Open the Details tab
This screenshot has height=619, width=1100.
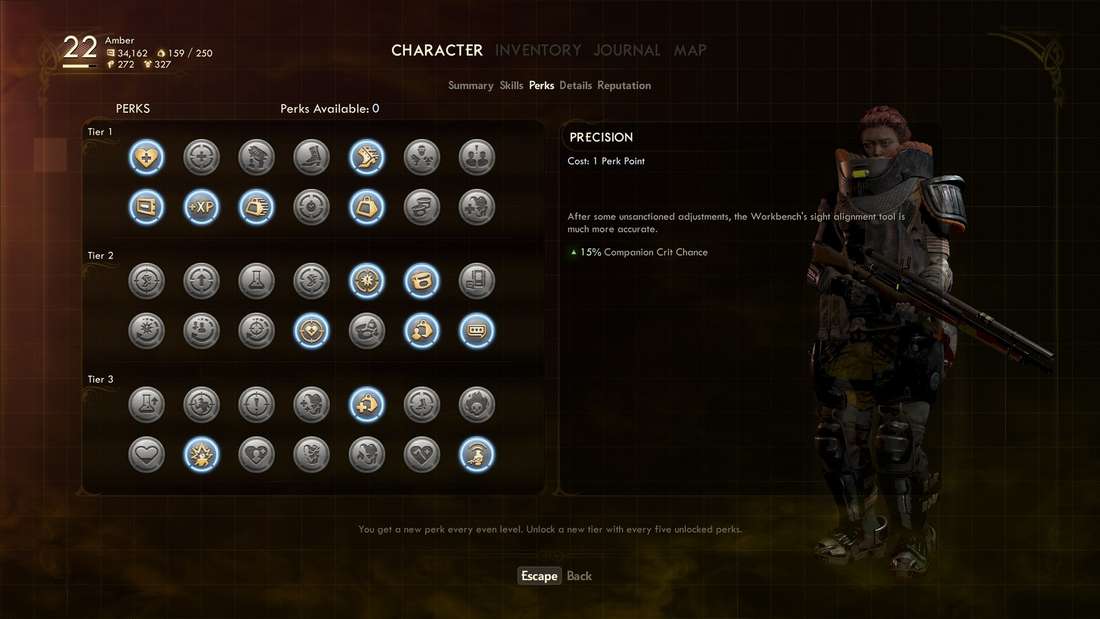click(x=575, y=86)
